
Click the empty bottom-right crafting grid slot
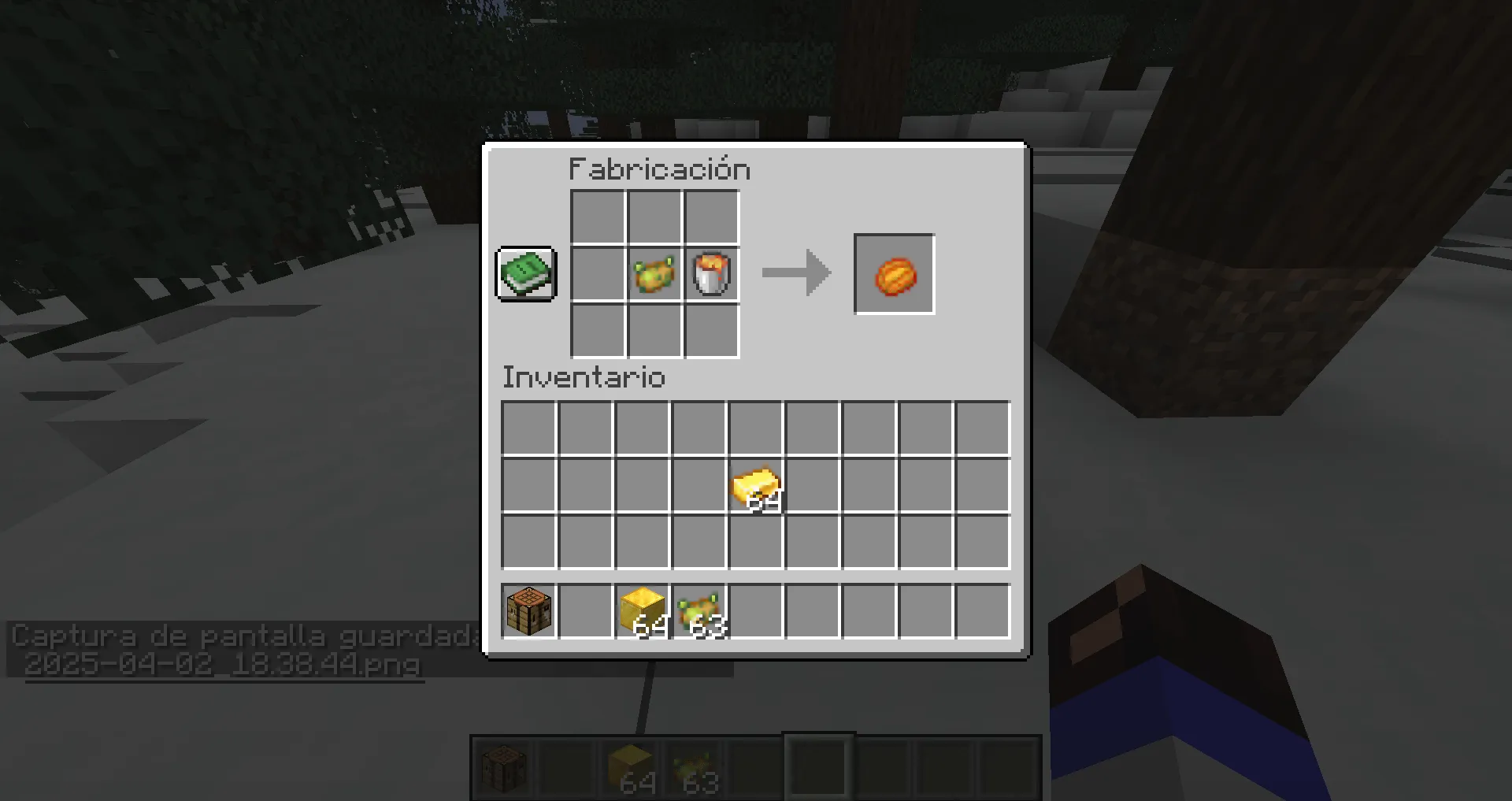[x=711, y=332]
